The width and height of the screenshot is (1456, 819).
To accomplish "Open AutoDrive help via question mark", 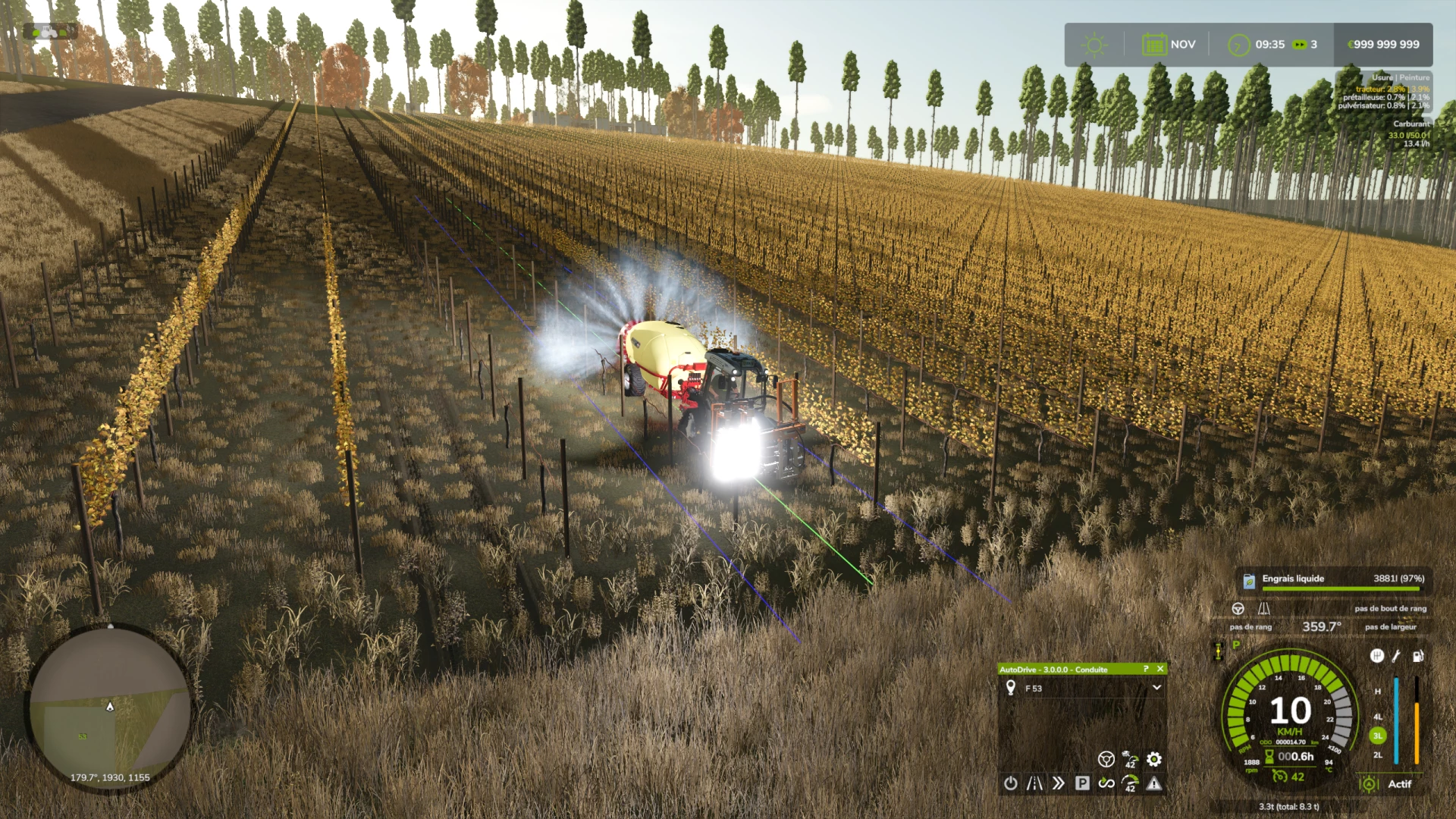I will pyautogui.click(x=1146, y=669).
